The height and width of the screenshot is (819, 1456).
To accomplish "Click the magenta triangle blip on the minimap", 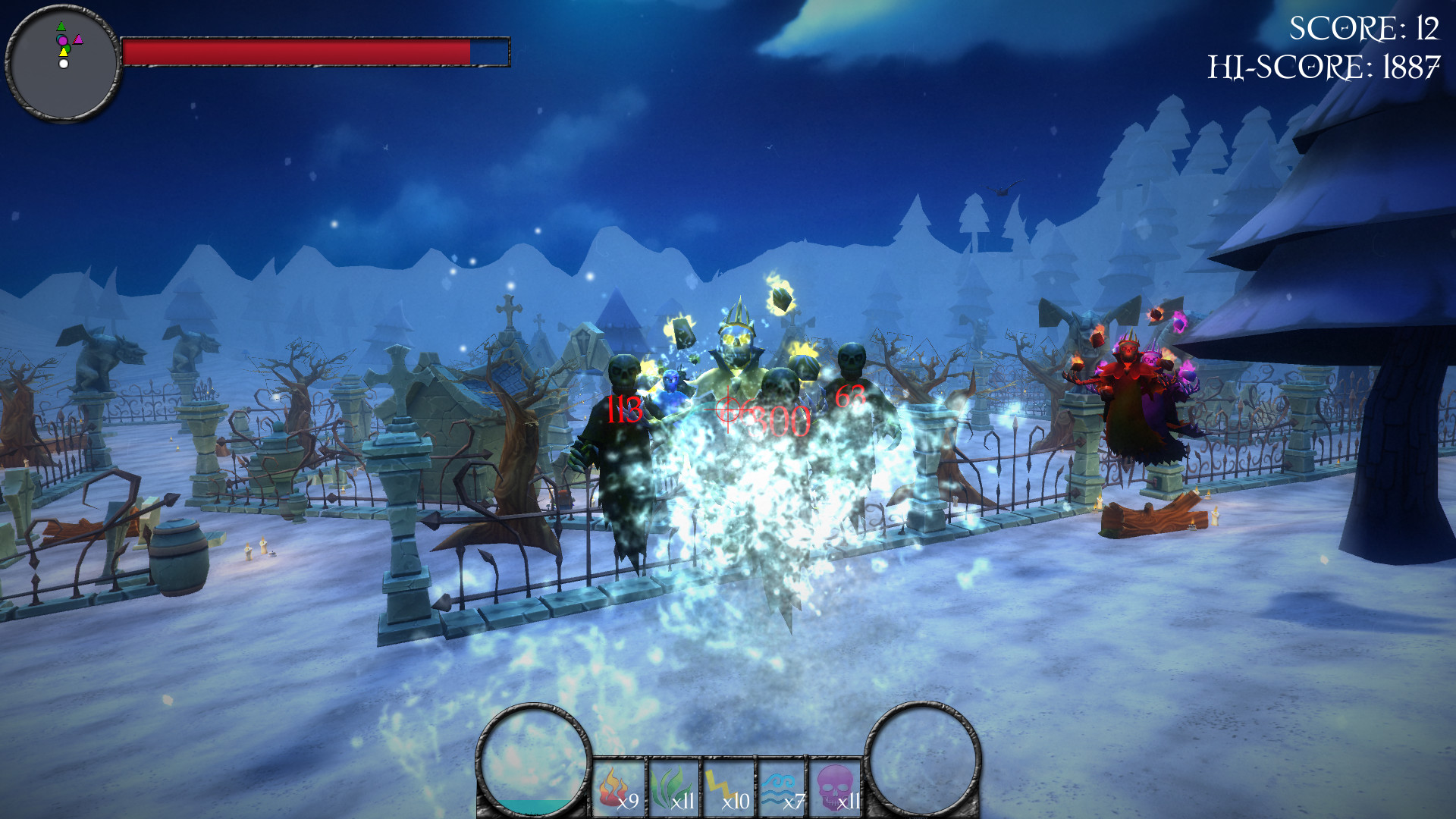I will [x=78, y=39].
